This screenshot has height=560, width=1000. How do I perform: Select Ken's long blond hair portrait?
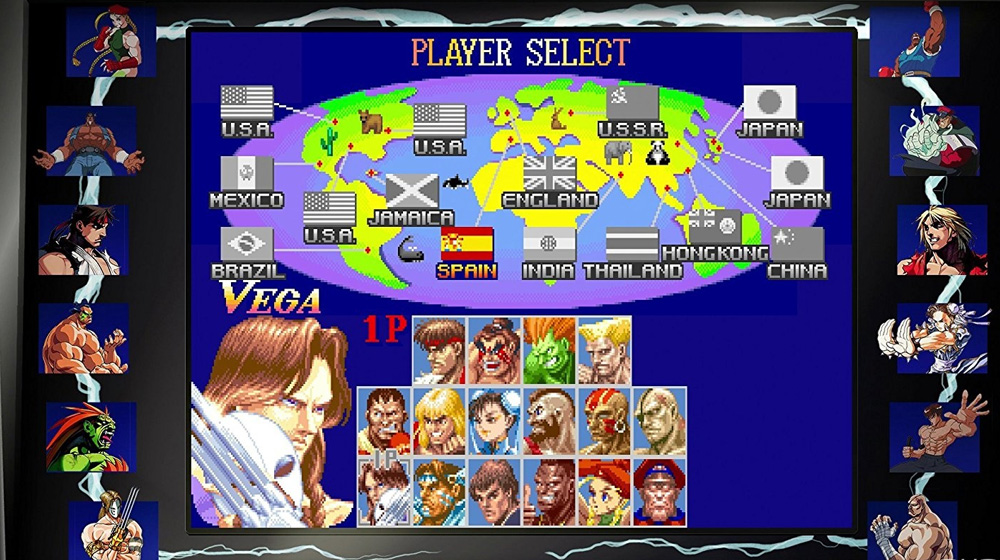440,421
